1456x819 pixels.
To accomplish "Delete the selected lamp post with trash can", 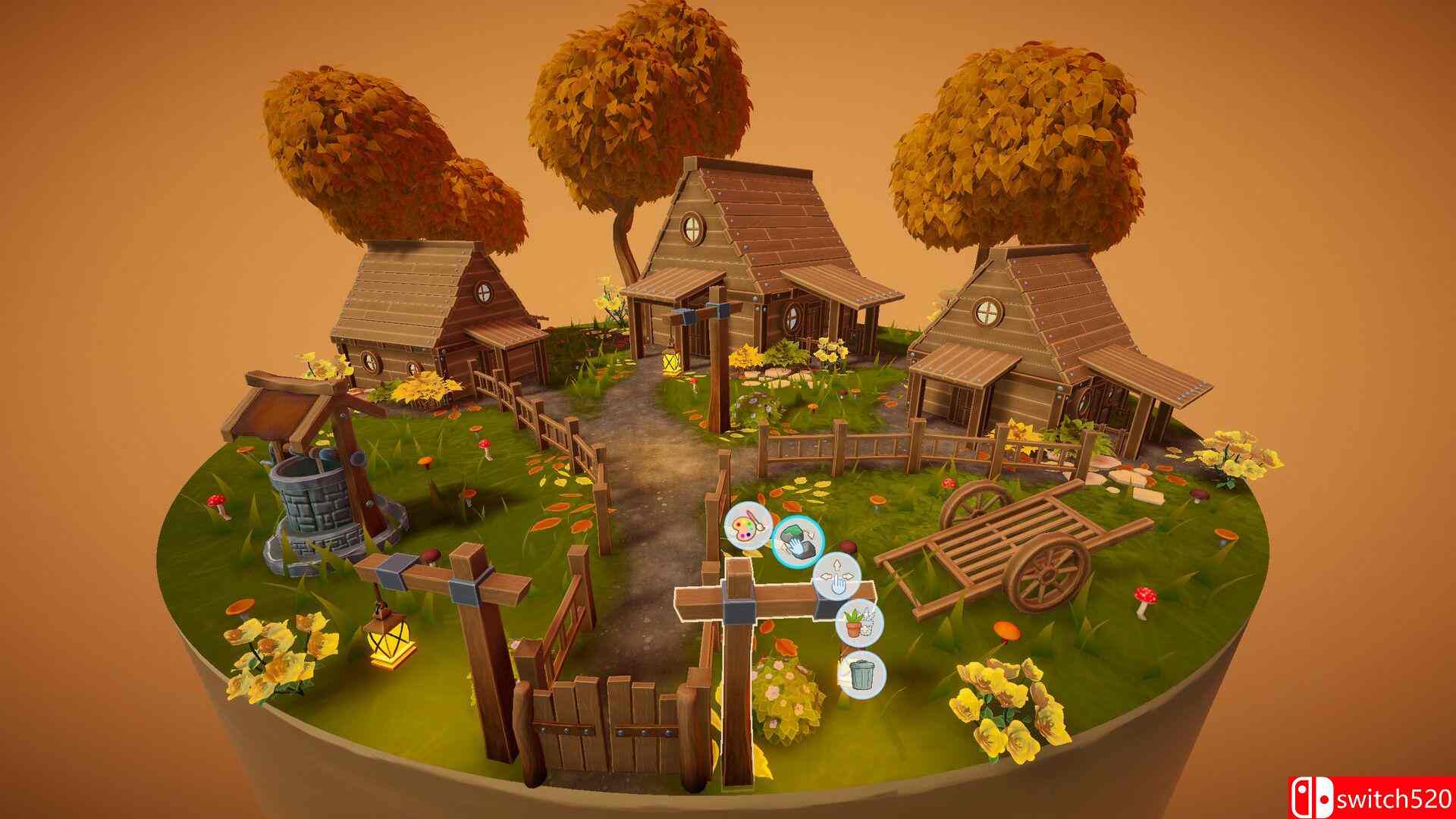I will [x=861, y=674].
